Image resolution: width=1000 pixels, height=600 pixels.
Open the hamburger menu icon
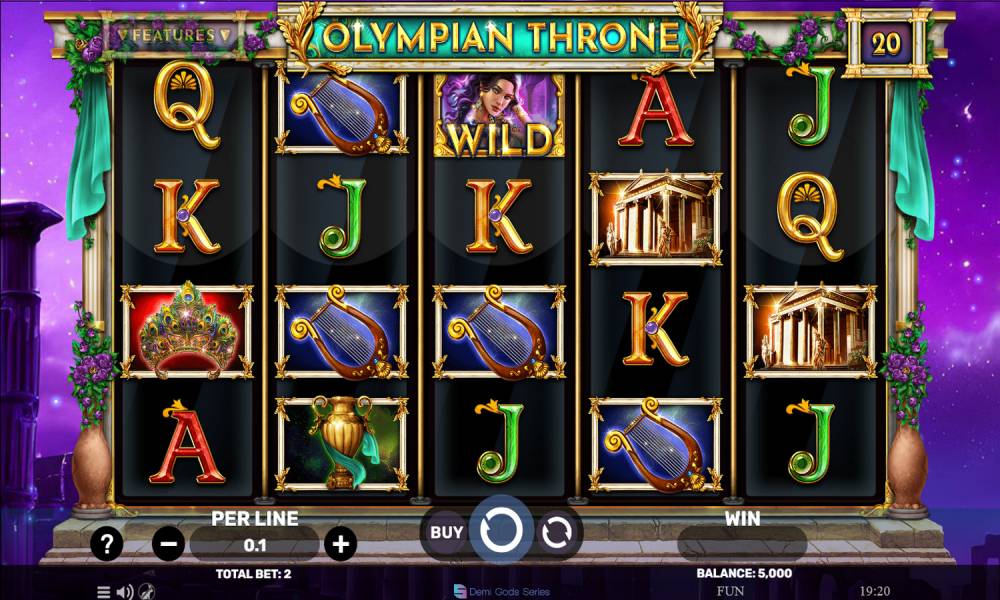103,591
